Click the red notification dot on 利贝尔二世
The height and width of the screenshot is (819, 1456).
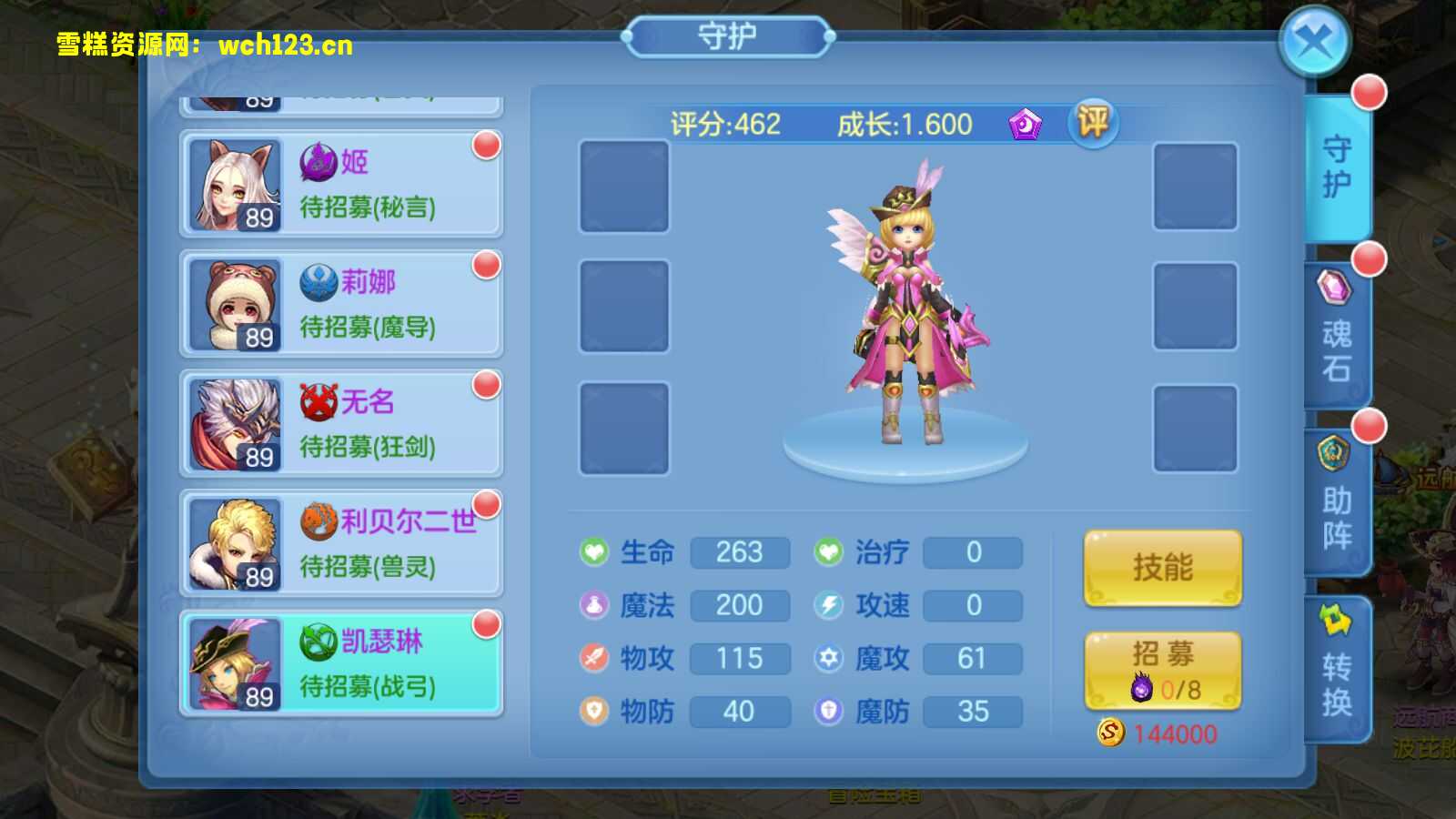[485, 503]
